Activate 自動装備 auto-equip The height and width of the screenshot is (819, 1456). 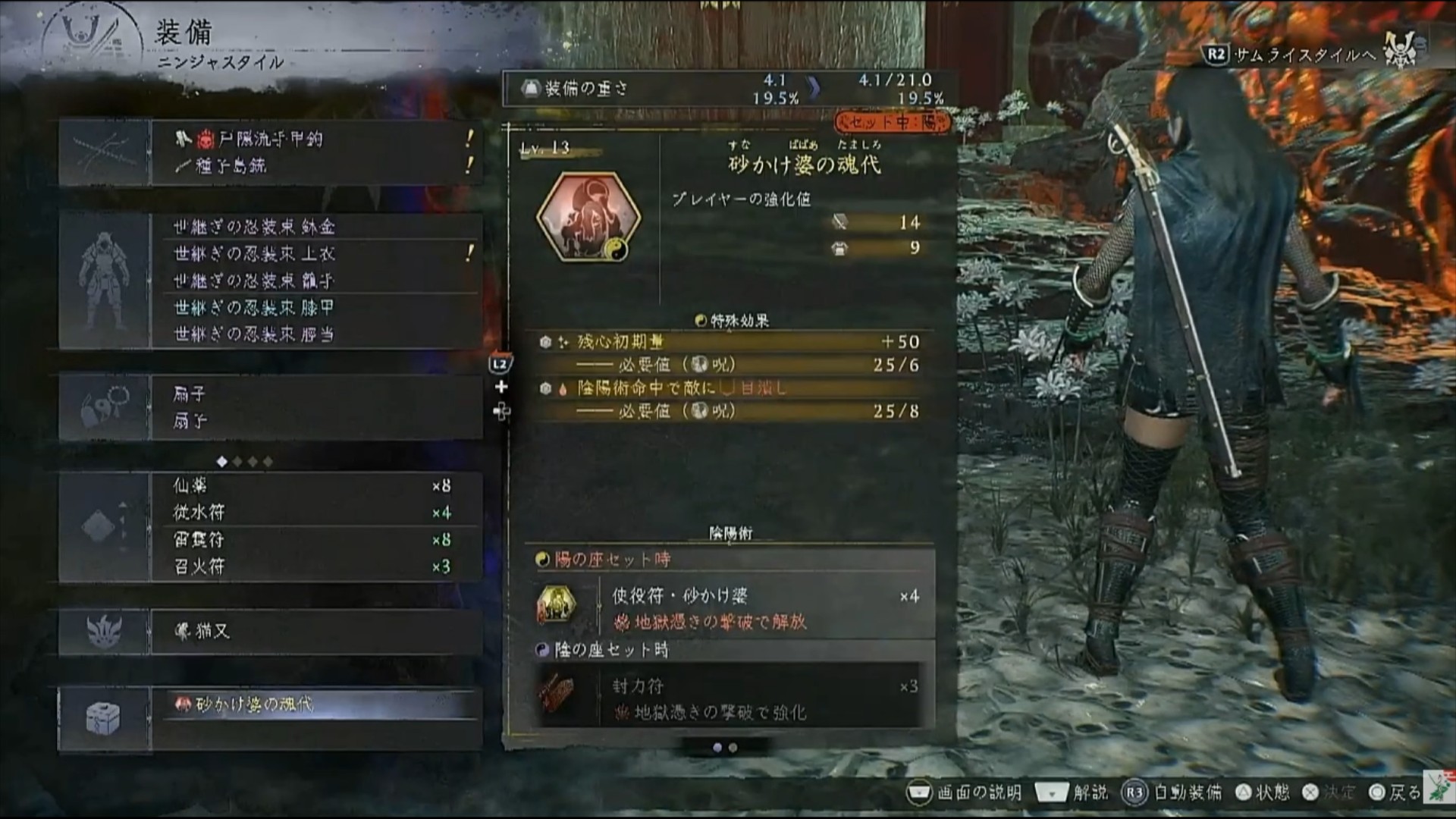1172,793
